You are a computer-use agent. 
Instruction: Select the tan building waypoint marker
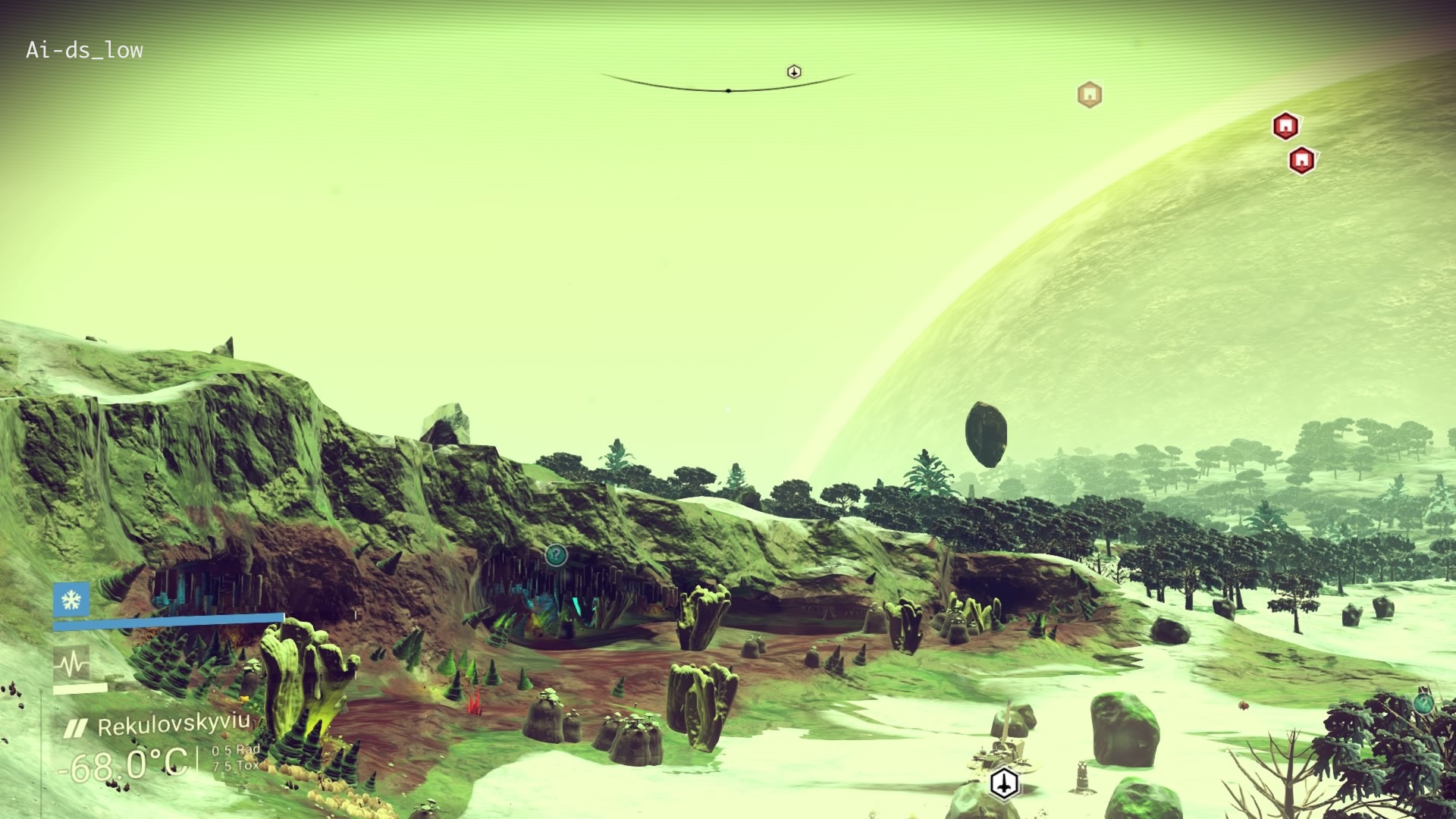point(1090,95)
